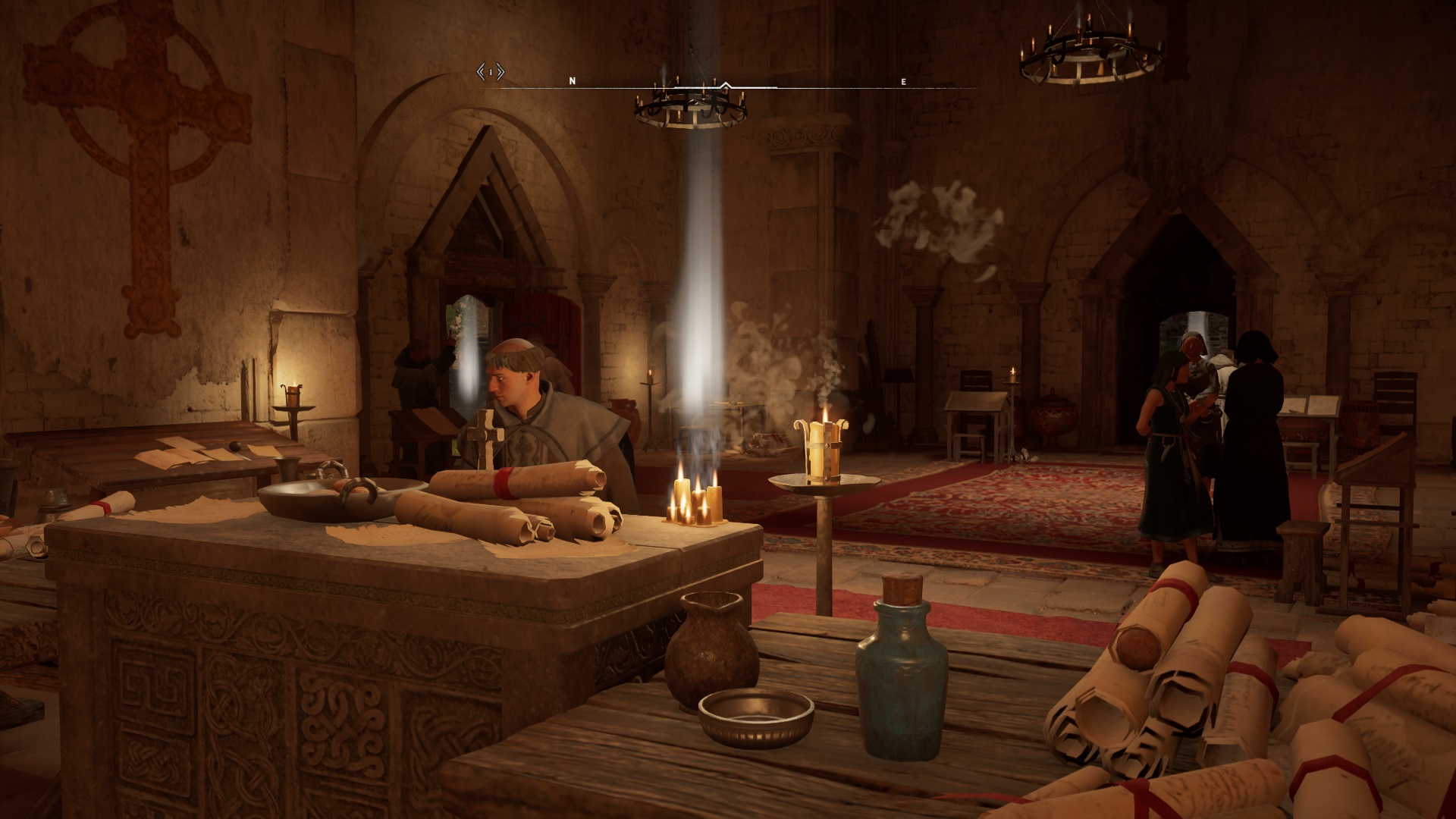Click the compass bar heading indicator
Viewport: 1456px width, 819px height.
[726, 85]
